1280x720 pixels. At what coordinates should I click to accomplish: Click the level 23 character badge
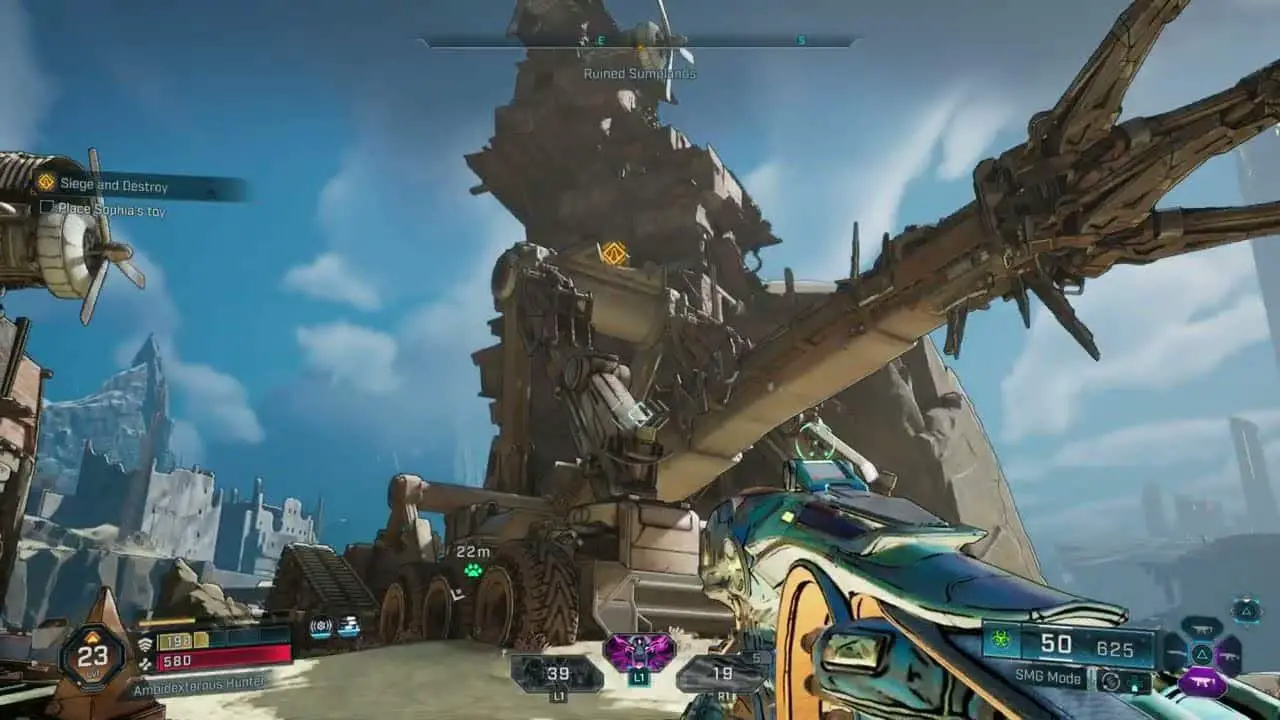click(92, 656)
